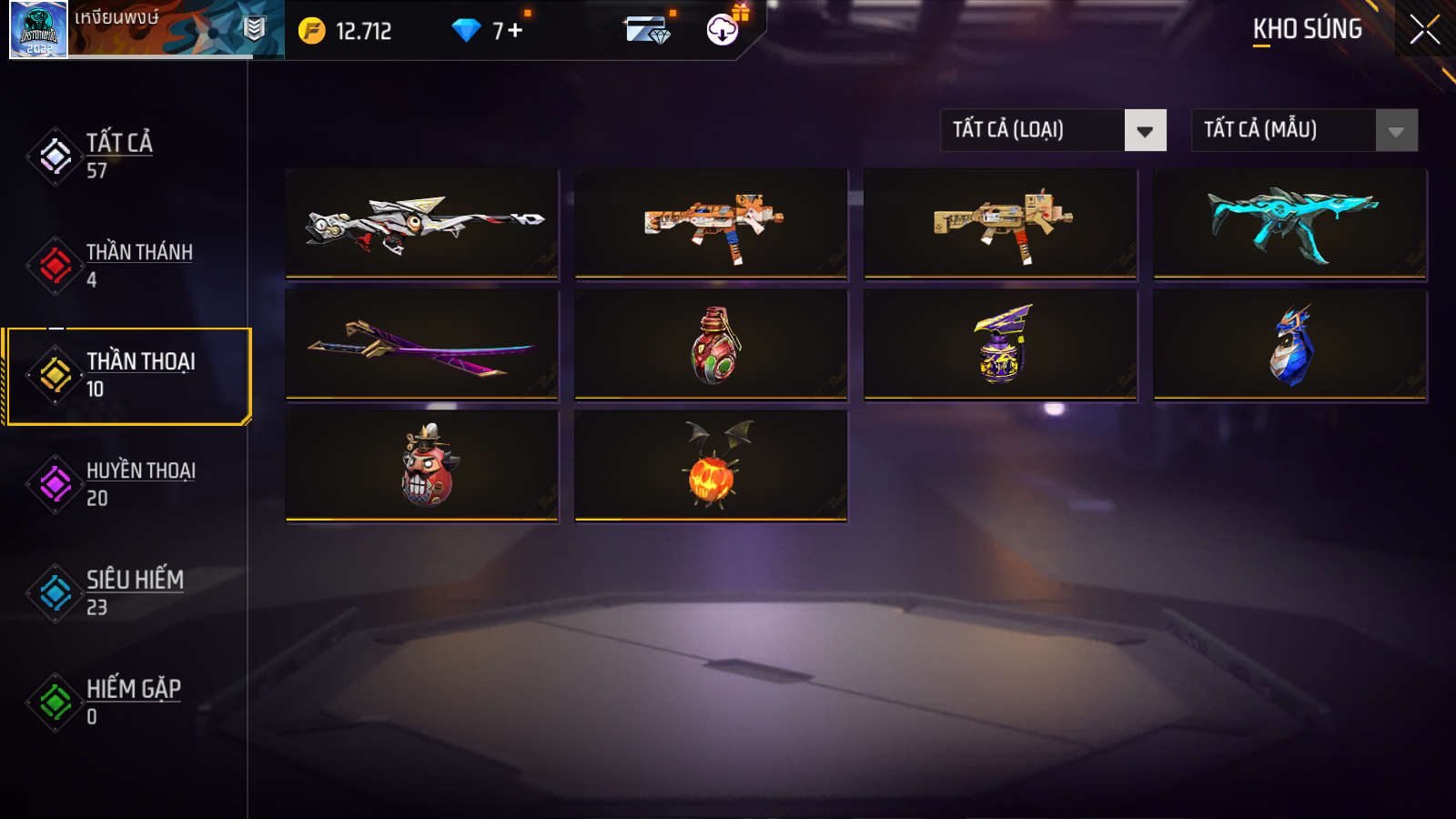Add more diamonds with the plus
Image resolution: width=1456 pixels, height=819 pixels.
516,30
